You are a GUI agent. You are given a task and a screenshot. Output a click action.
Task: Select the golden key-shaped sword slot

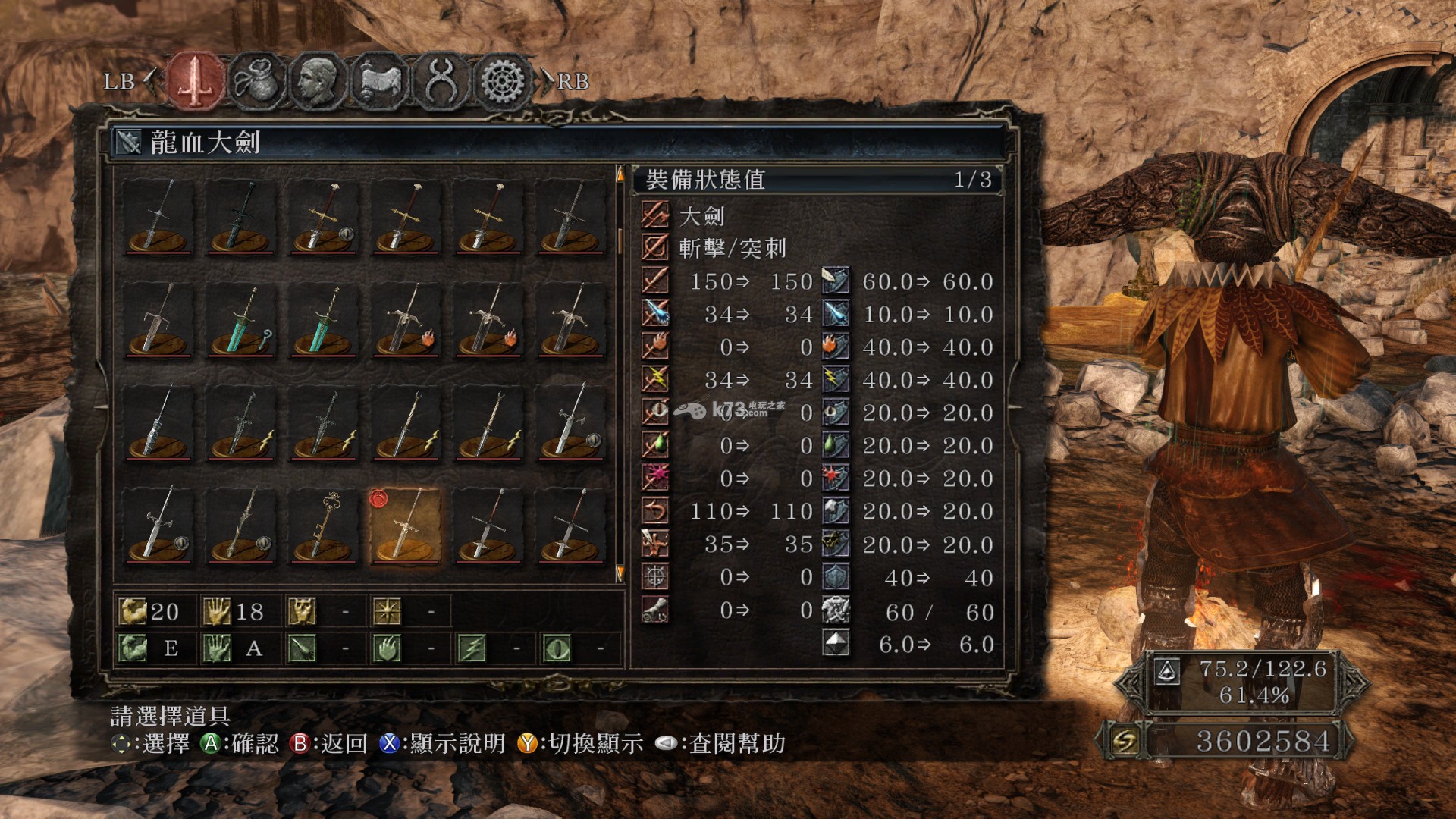click(324, 526)
